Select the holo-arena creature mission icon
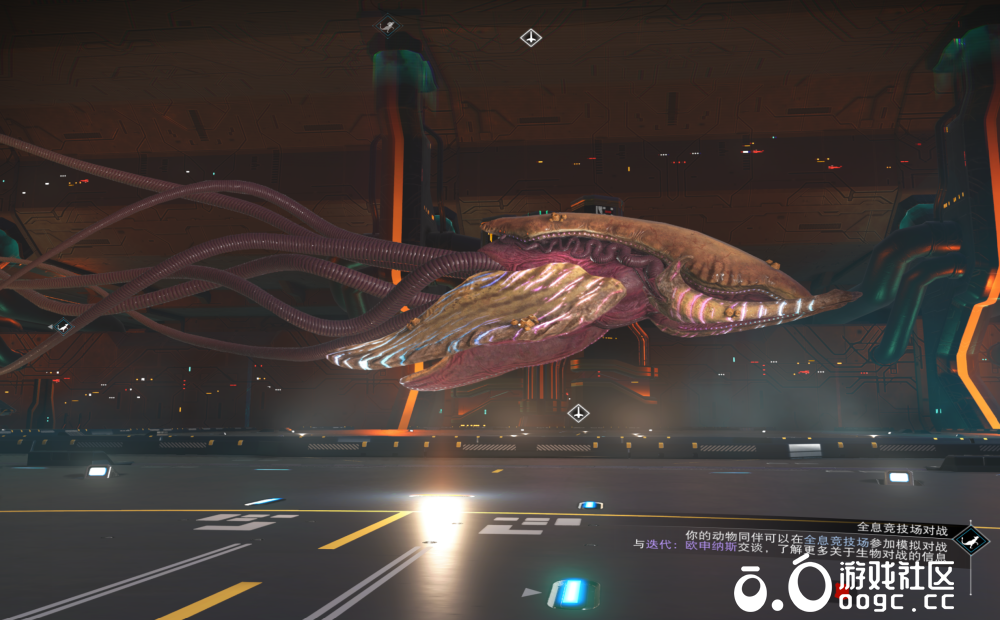Screen dimensions: 1000x620 [970, 541]
